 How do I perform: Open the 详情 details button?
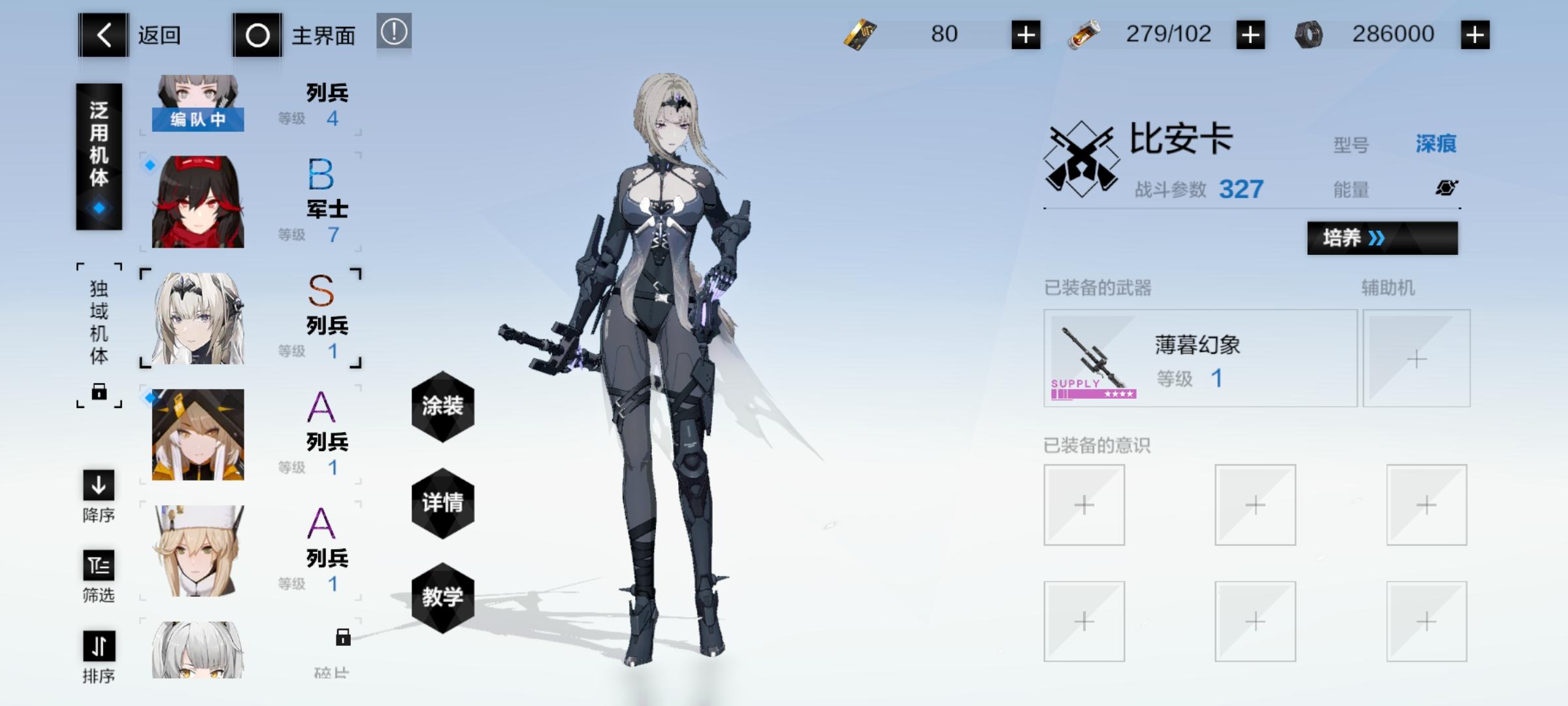coord(443,502)
